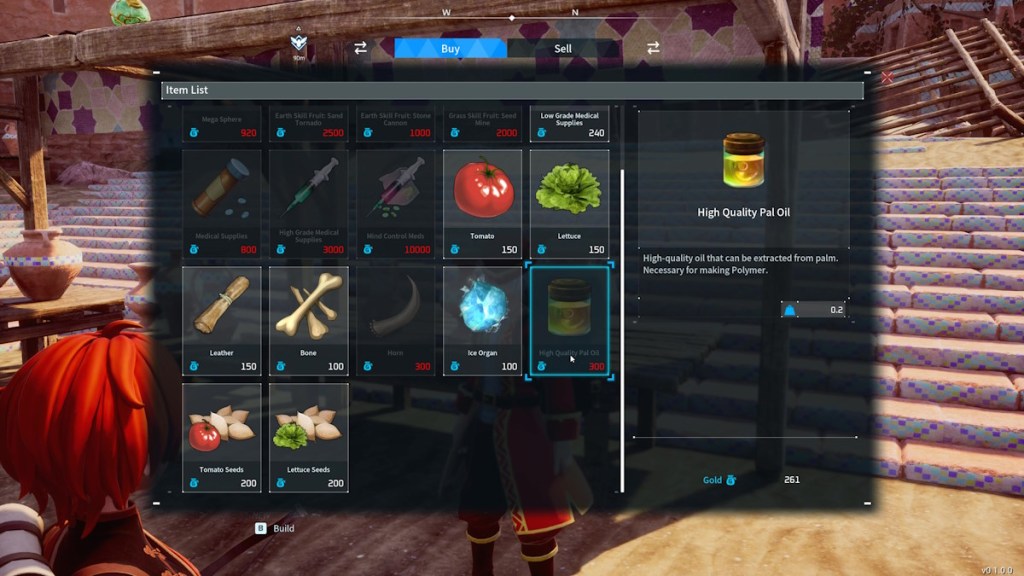Choose the Medical Supplies item
The width and height of the screenshot is (1024, 576).
(x=222, y=204)
